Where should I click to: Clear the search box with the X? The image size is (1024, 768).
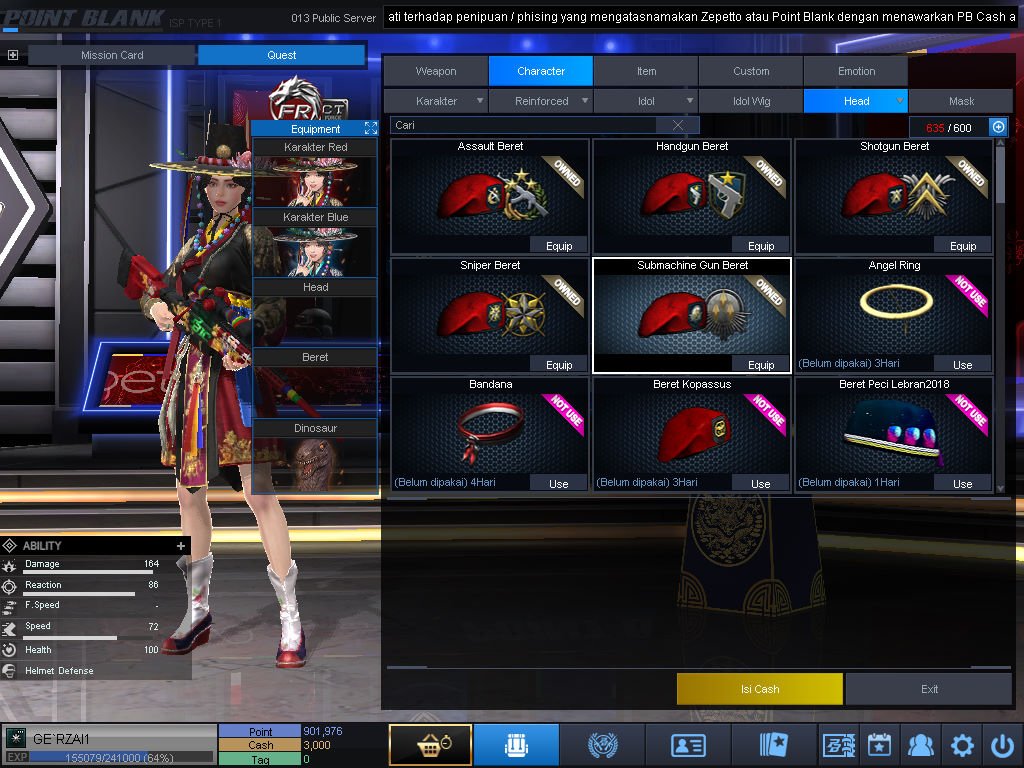click(679, 125)
